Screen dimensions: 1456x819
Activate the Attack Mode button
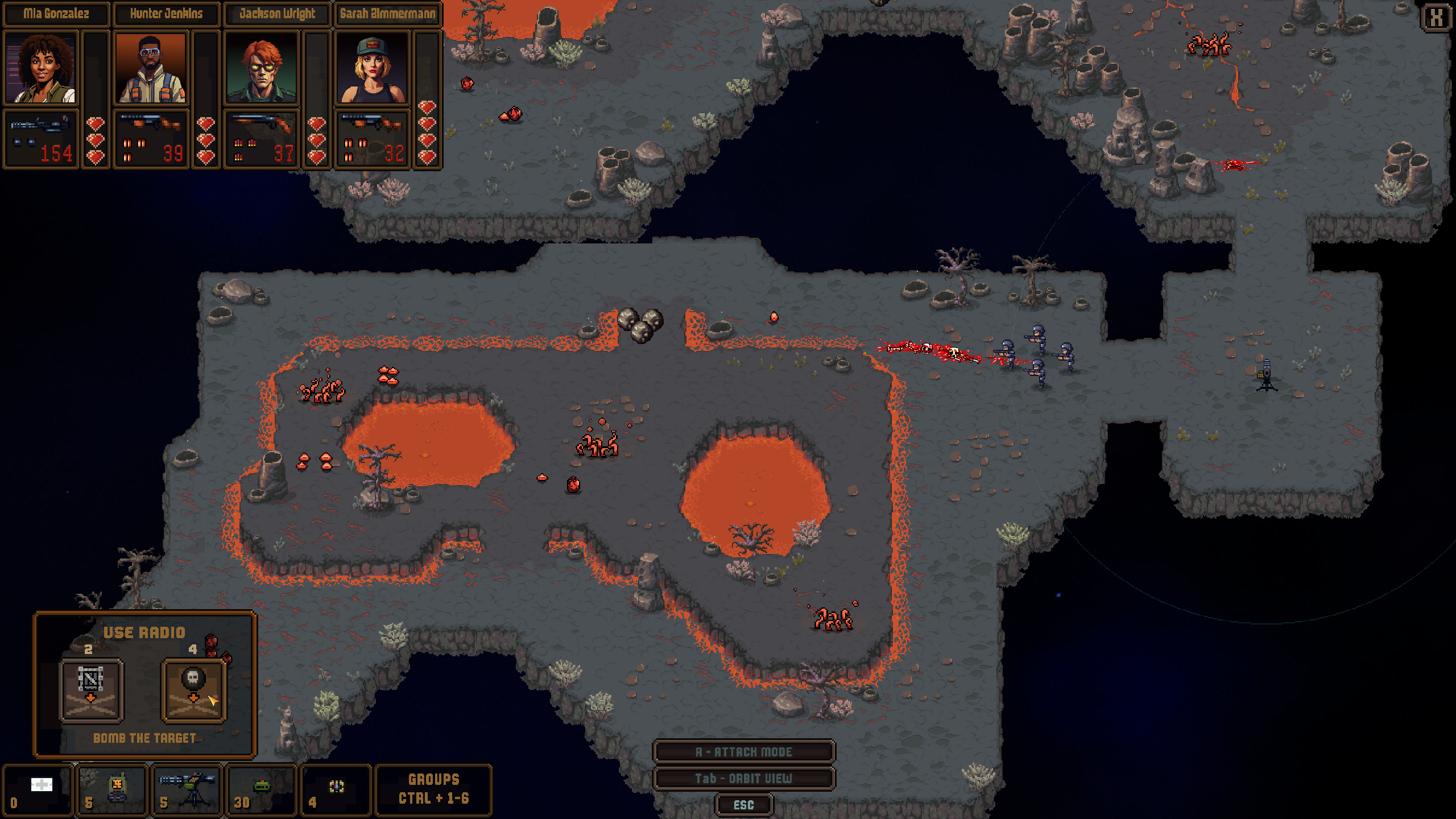tap(743, 752)
